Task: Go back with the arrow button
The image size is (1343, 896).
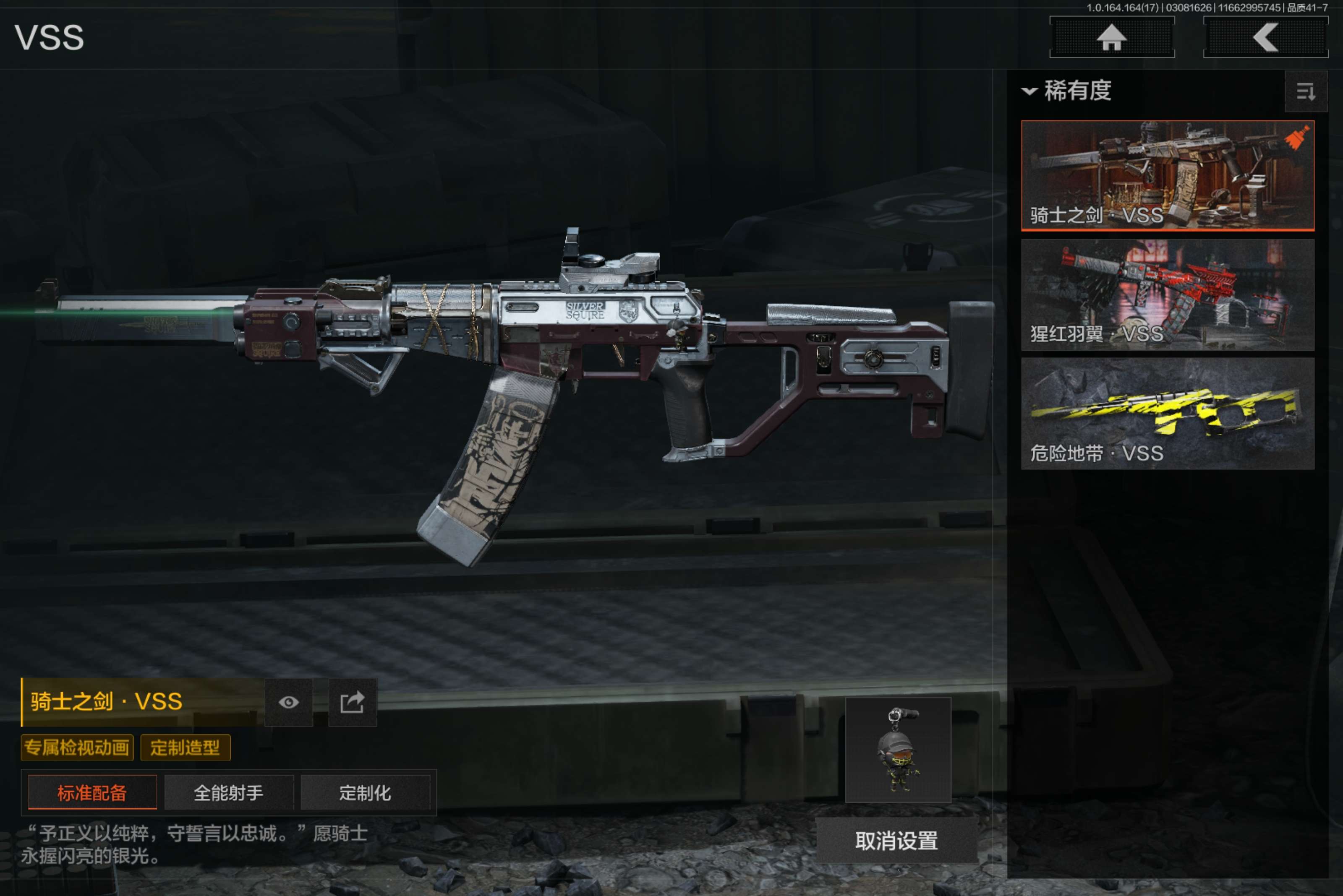Action: point(1265,38)
